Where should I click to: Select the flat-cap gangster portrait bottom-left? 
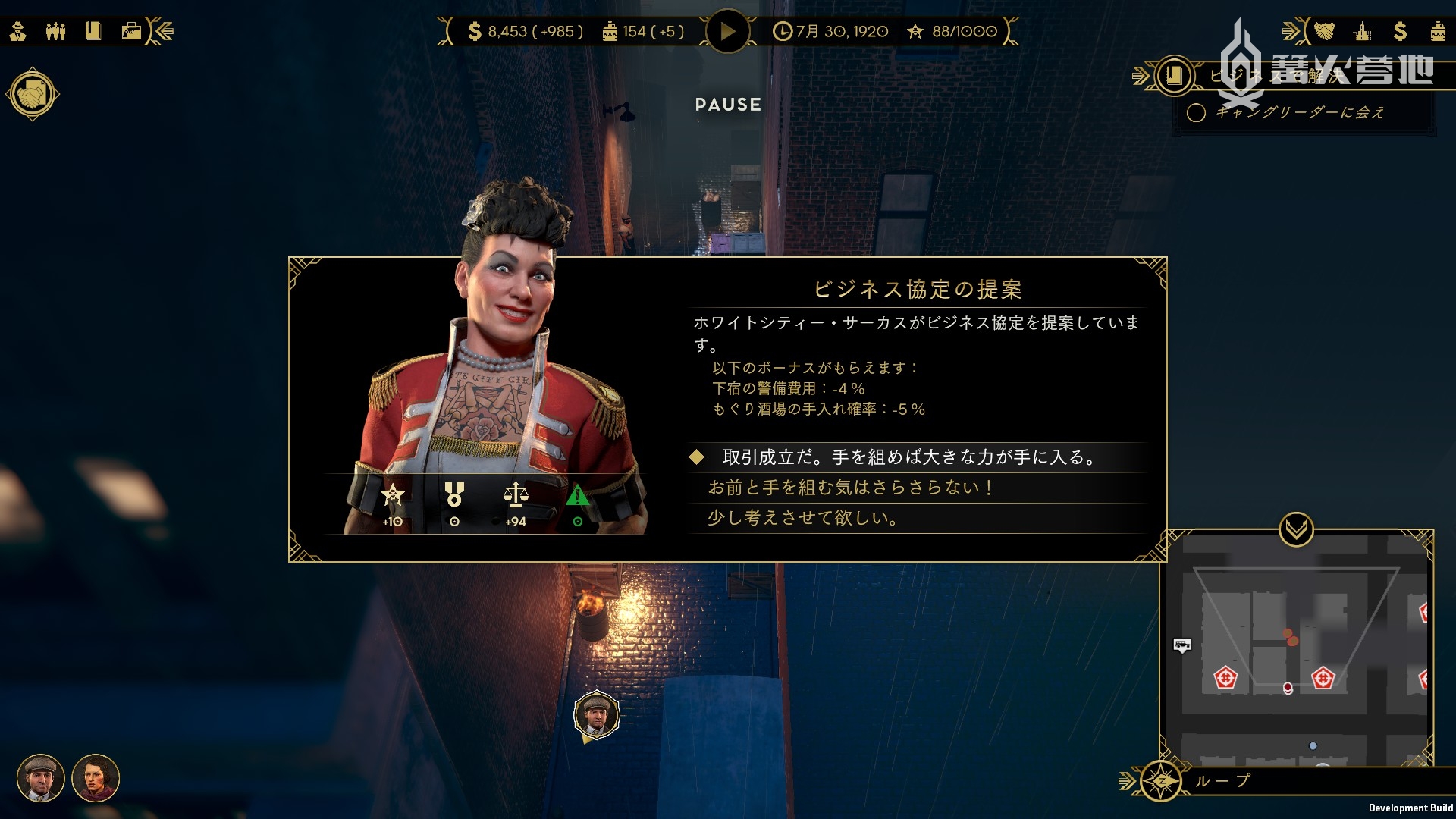(41, 778)
